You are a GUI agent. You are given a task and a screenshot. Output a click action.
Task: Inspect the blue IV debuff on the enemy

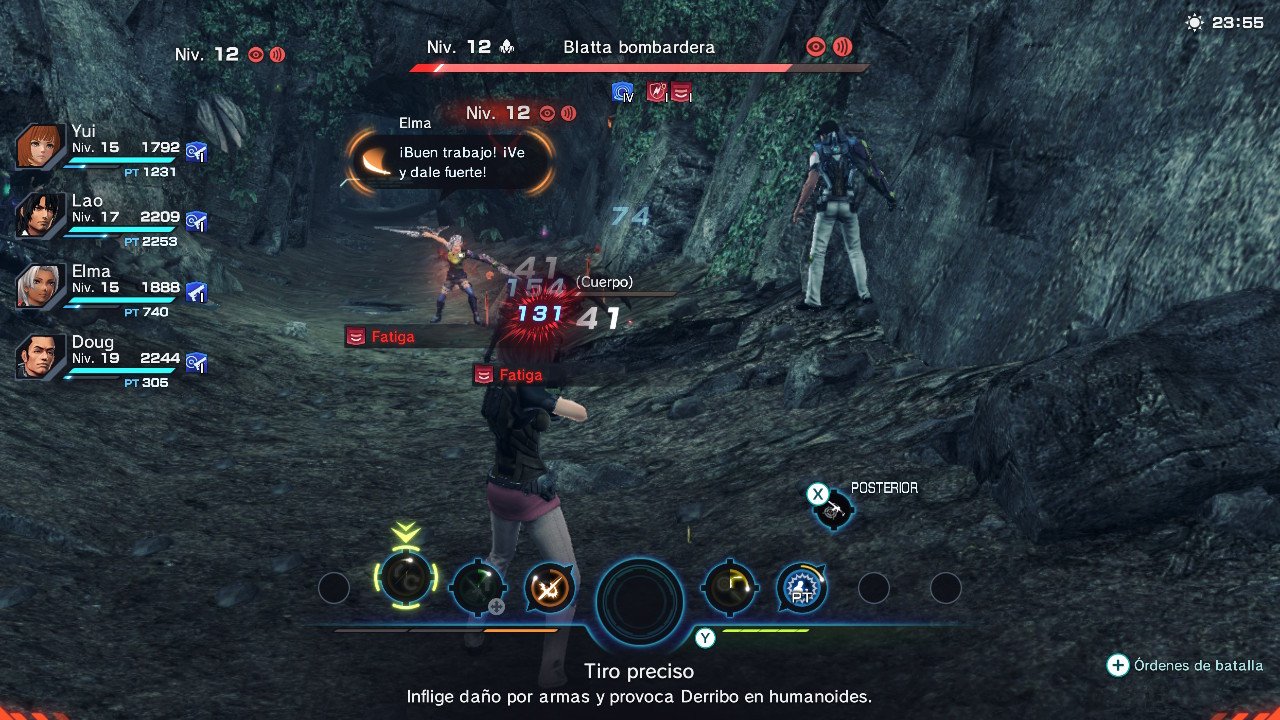coord(623,92)
